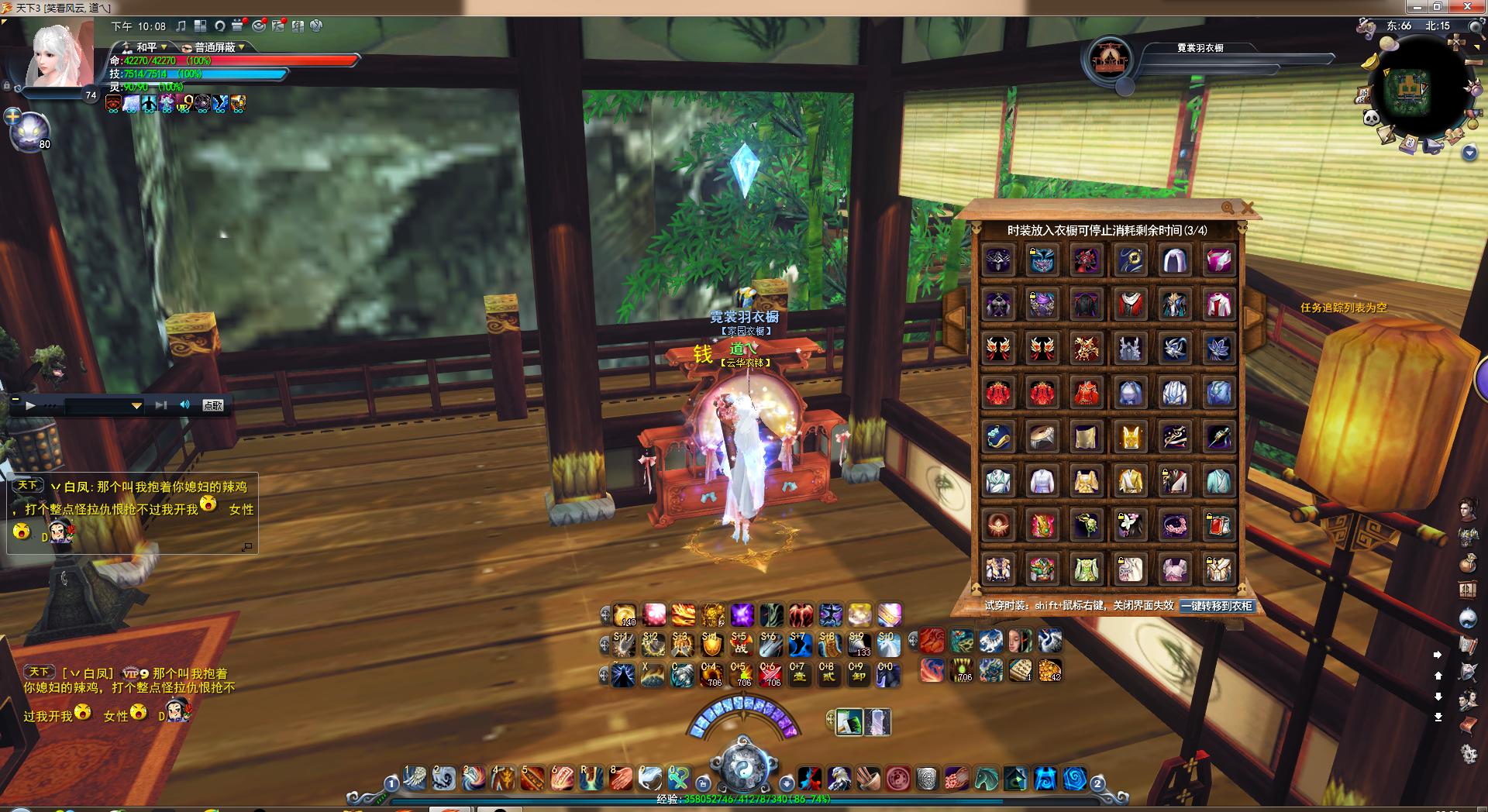Viewport: 1488px width, 812px height.
Task: Use the C+6 crossed swords skill
Action: pos(770,675)
